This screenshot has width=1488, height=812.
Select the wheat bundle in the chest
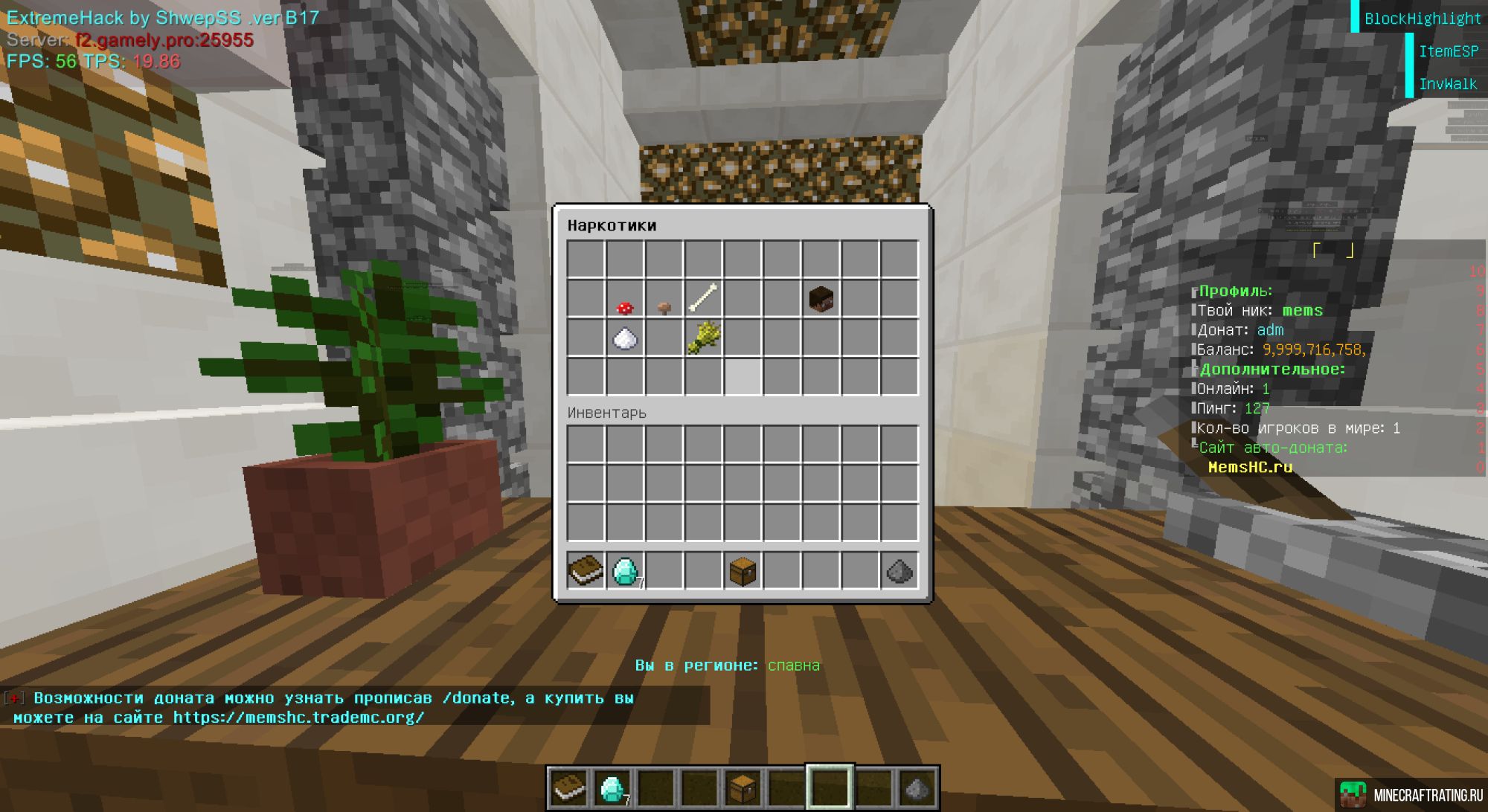(703, 338)
